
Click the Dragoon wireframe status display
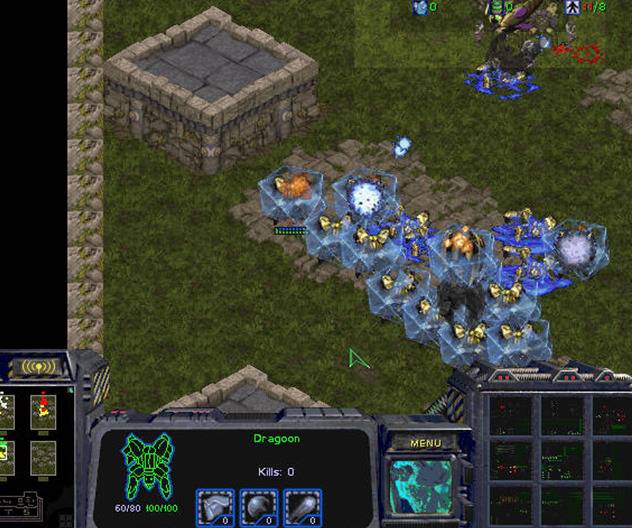(x=147, y=467)
